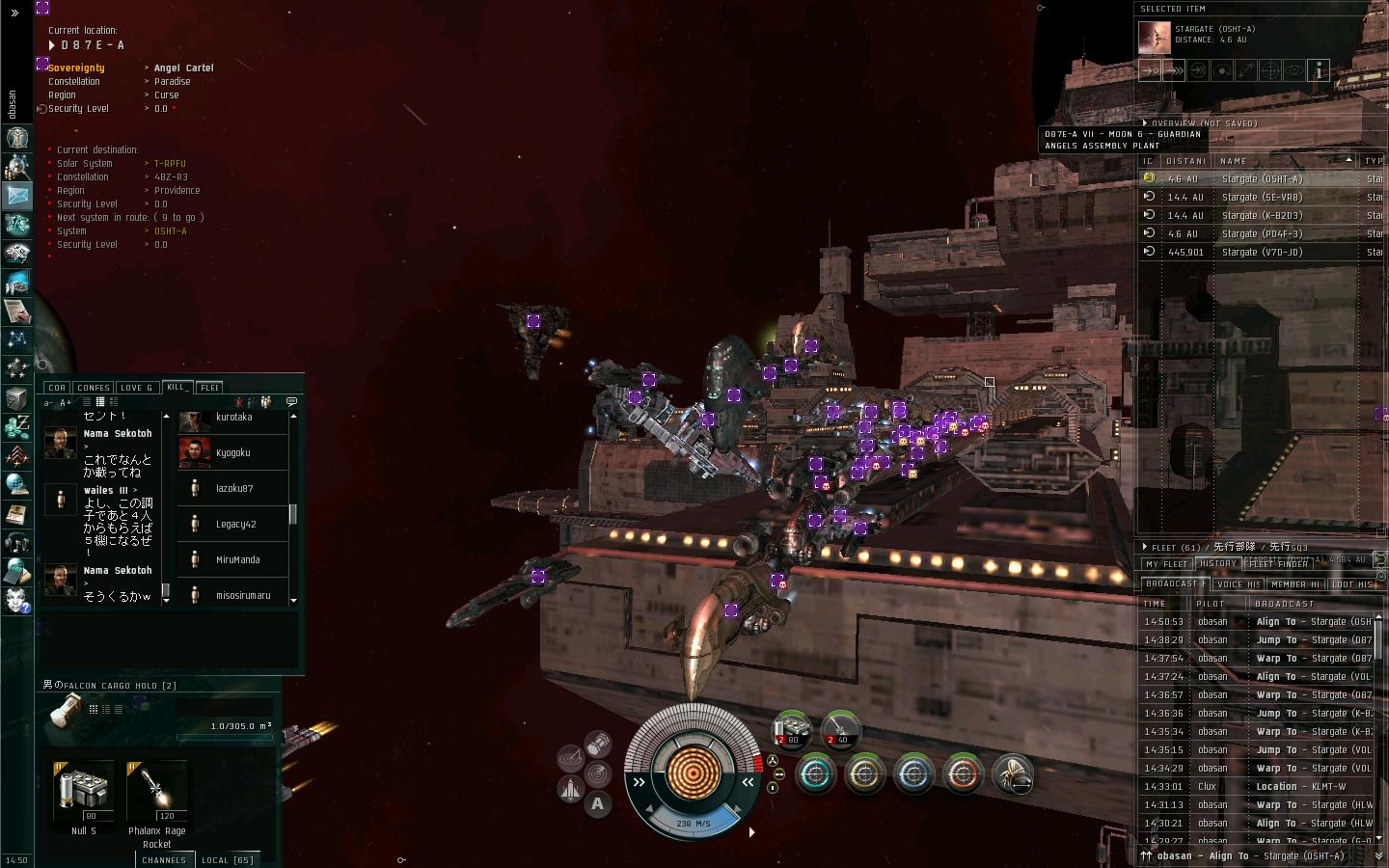Open the Loot History tab
Image resolution: width=1389 pixels, height=868 pixels.
1352,583
